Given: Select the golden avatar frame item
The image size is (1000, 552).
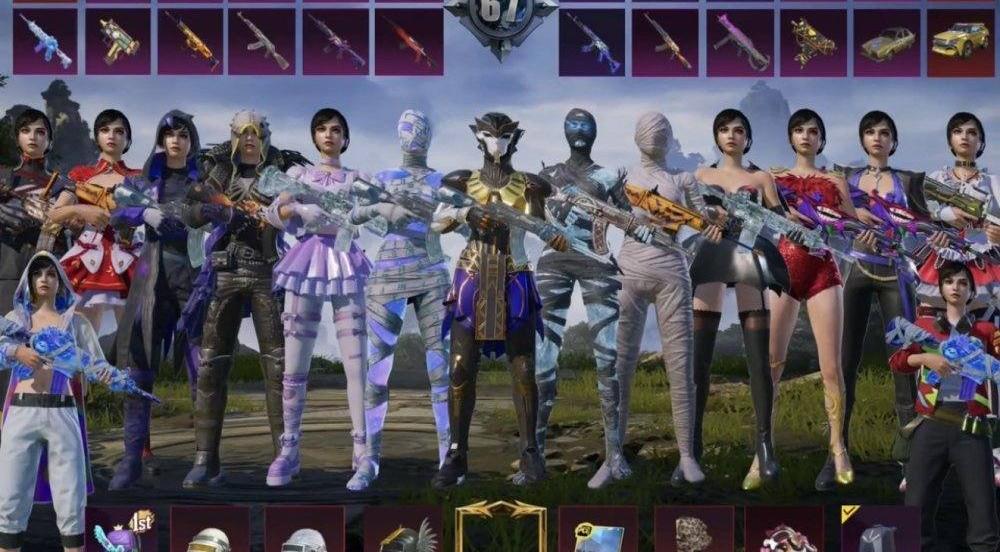Looking at the screenshot, I should [500, 527].
